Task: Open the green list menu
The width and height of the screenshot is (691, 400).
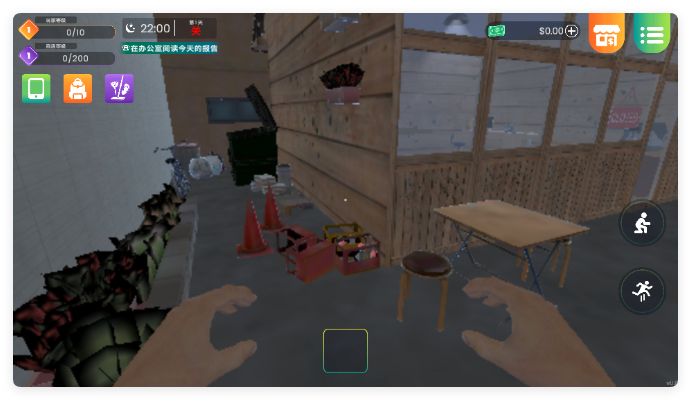Action: [x=651, y=34]
